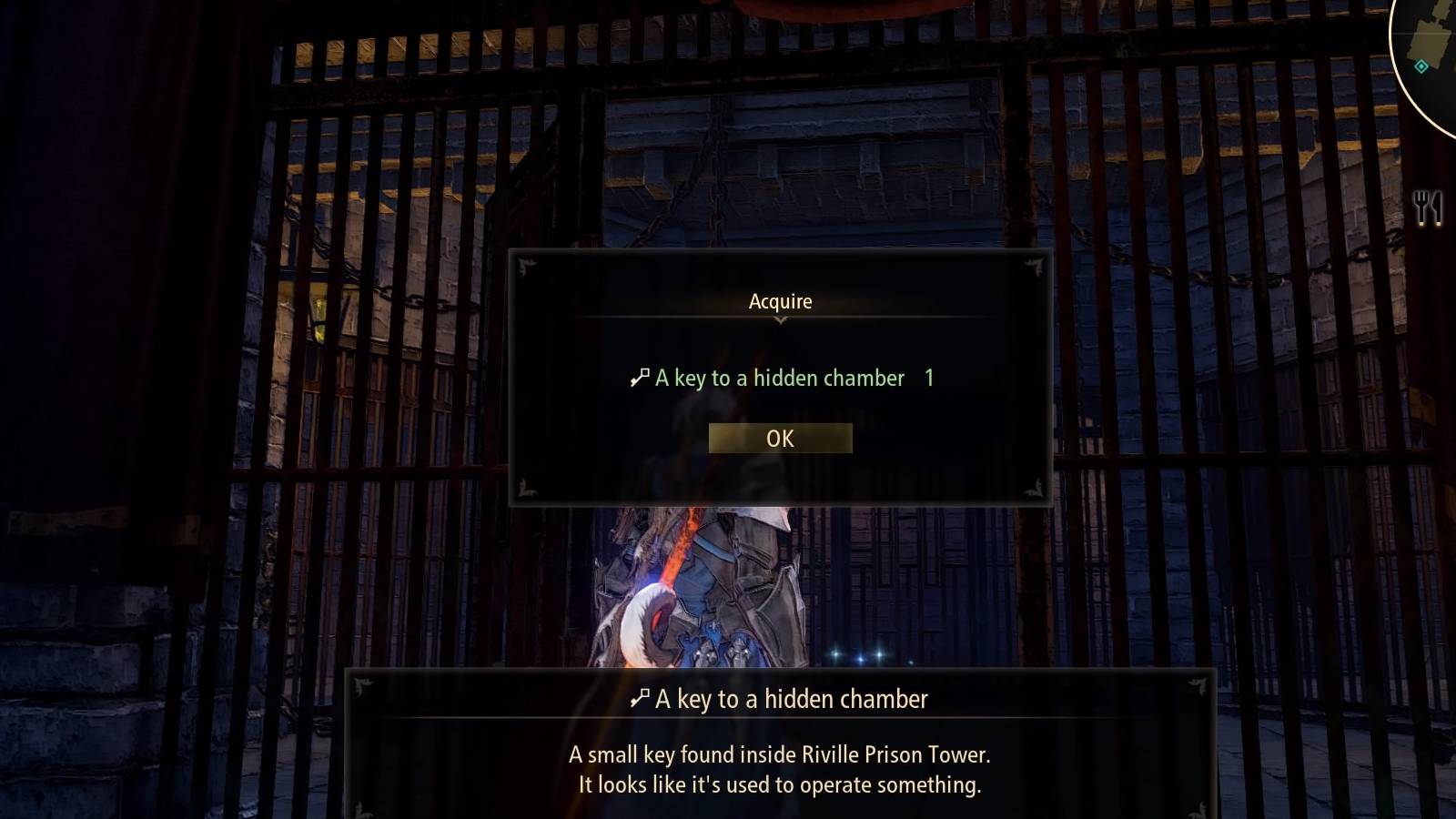Toggle the glowing sparkle effect near the character

(x=860, y=654)
